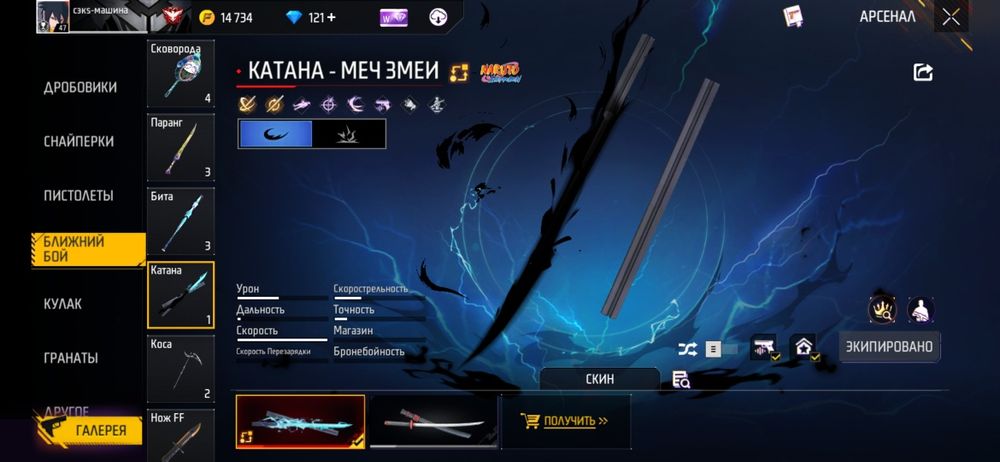Open the Снайперки weapon category
Screen dimensions: 1000x462
pos(80,141)
